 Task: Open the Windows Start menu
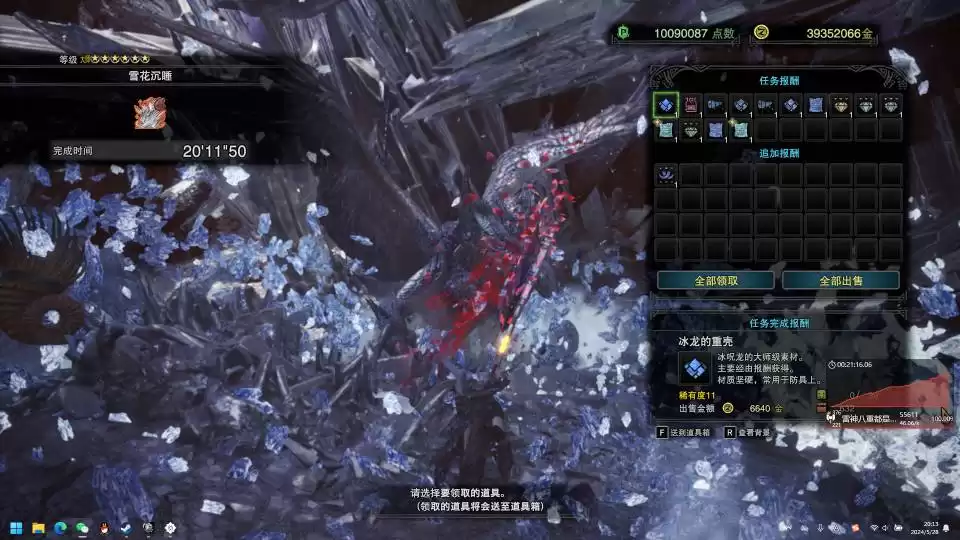[16, 527]
